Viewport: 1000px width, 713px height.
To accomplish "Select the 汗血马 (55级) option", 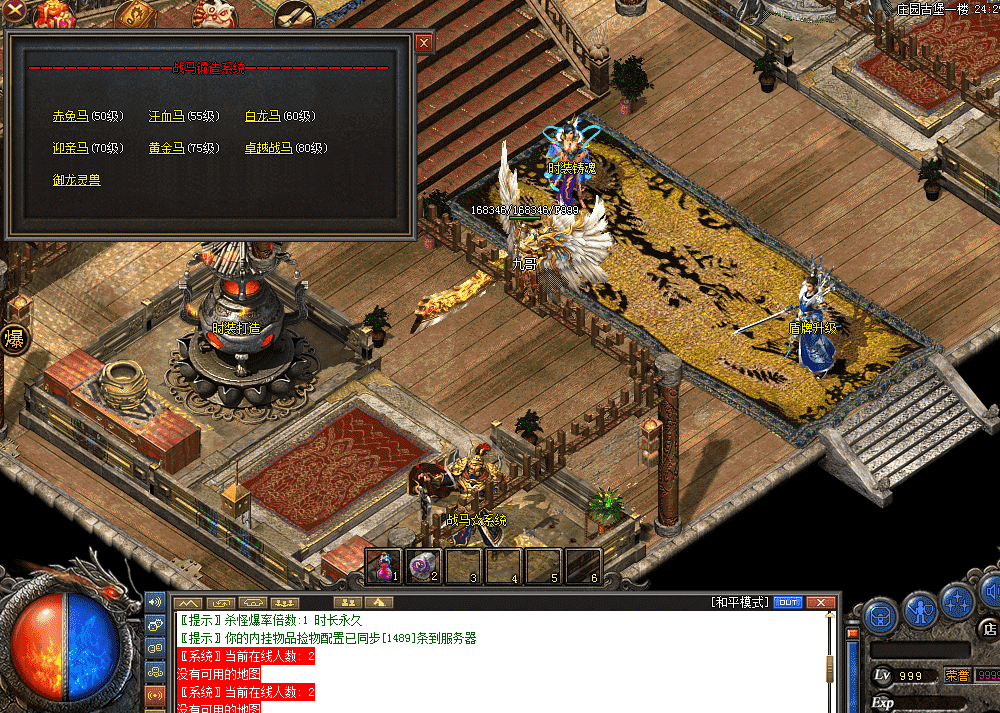I will 166,116.
